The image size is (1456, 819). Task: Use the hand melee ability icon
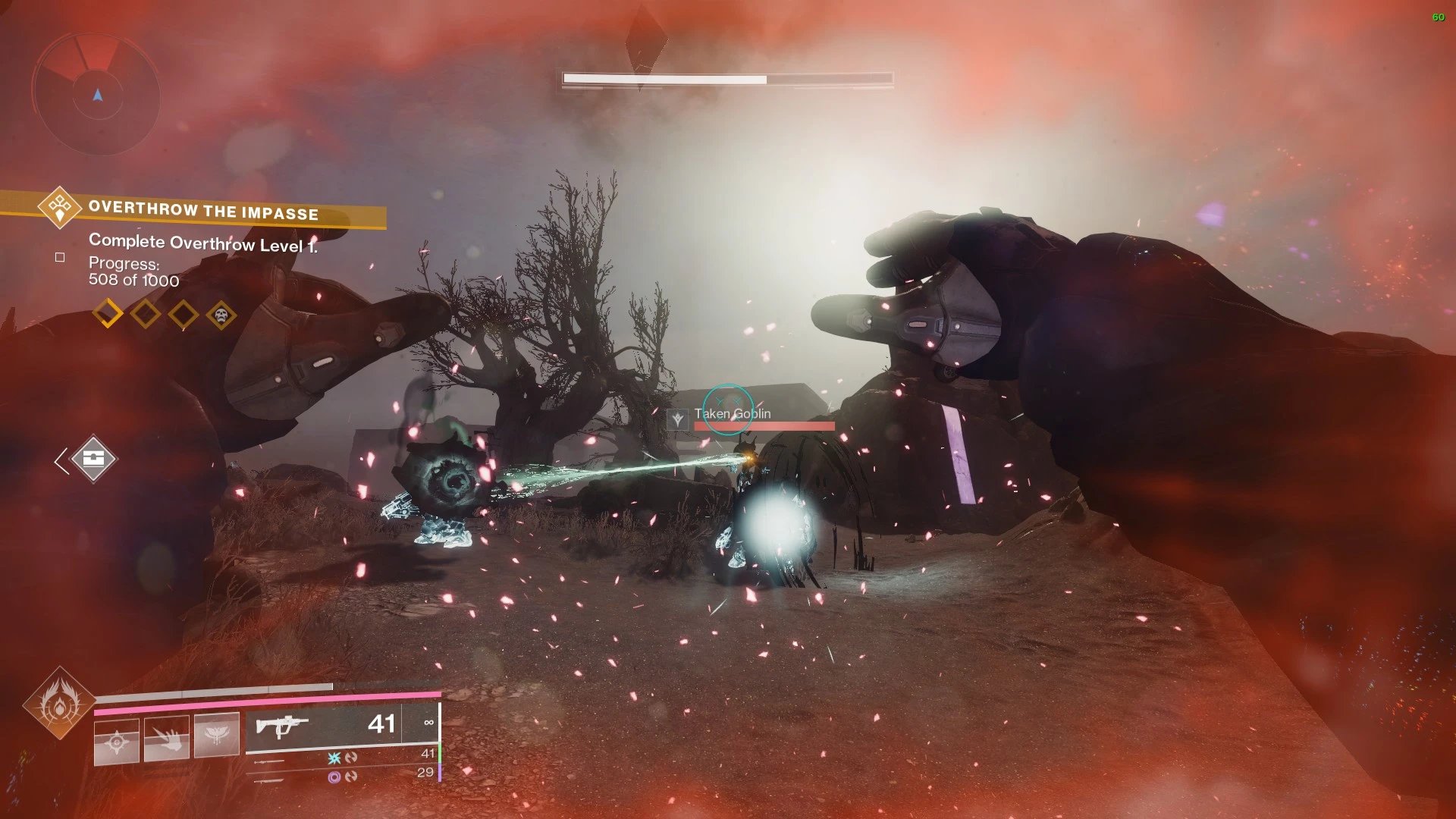coord(167,739)
